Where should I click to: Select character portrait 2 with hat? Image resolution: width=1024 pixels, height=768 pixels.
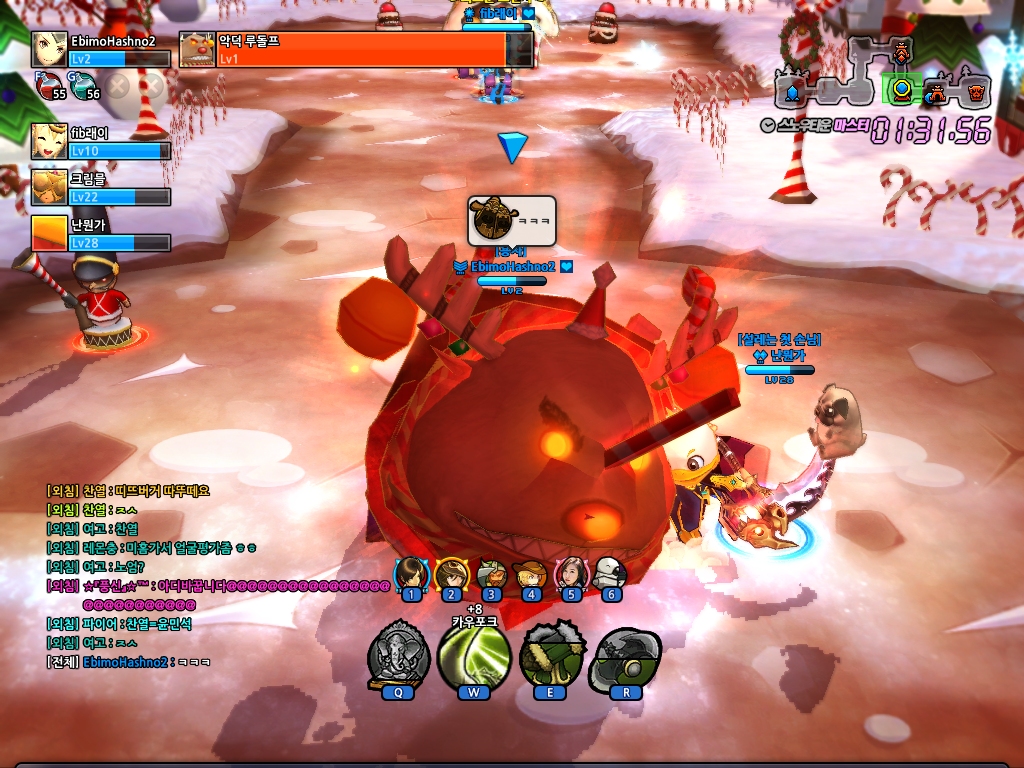pos(451,575)
